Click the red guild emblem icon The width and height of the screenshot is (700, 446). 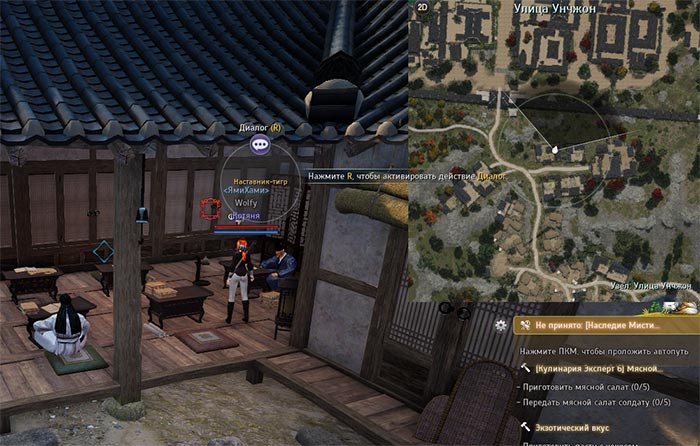pyautogui.click(x=210, y=208)
